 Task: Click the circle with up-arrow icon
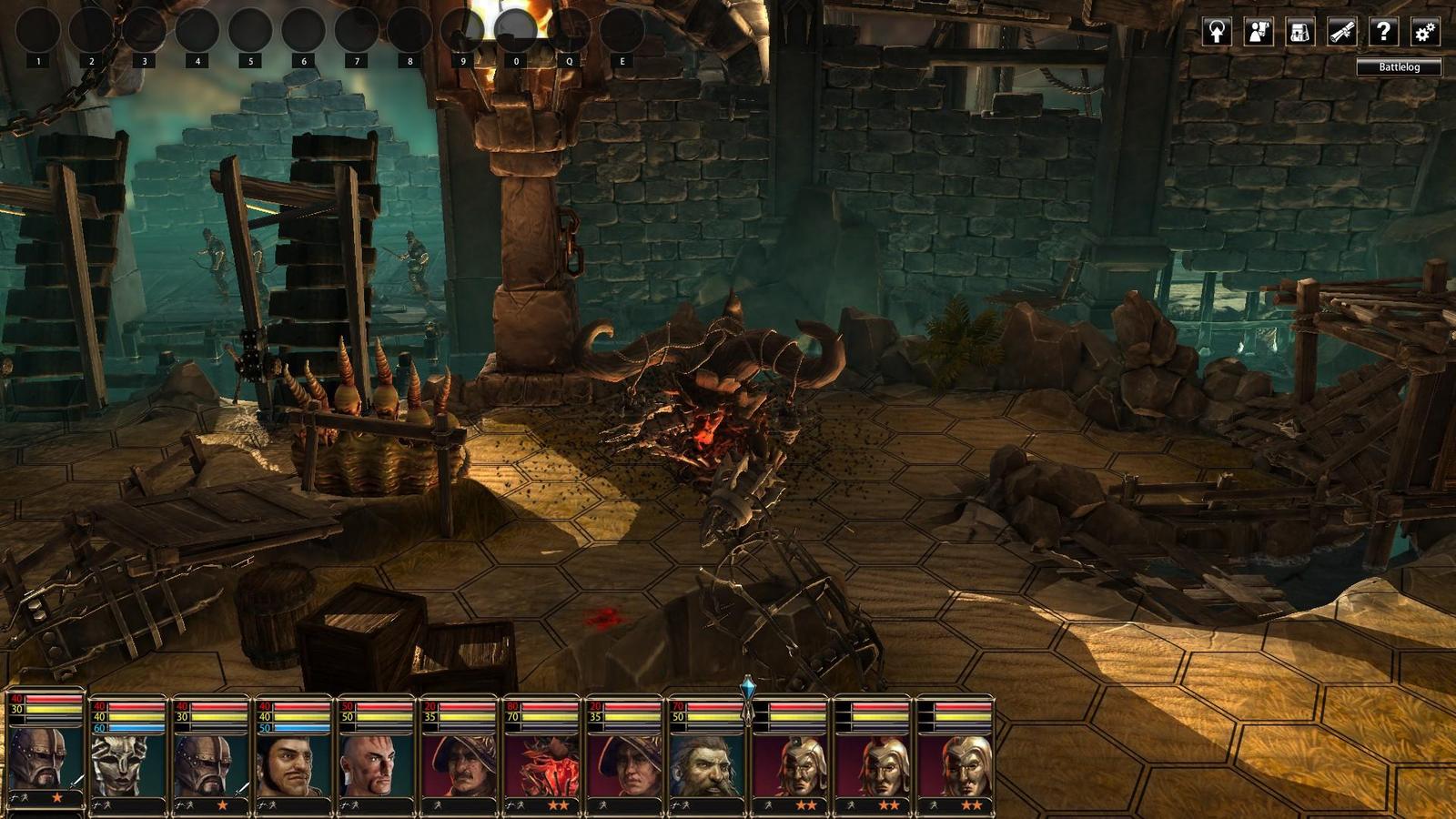pyautogui.click(x=1217, y=33)
